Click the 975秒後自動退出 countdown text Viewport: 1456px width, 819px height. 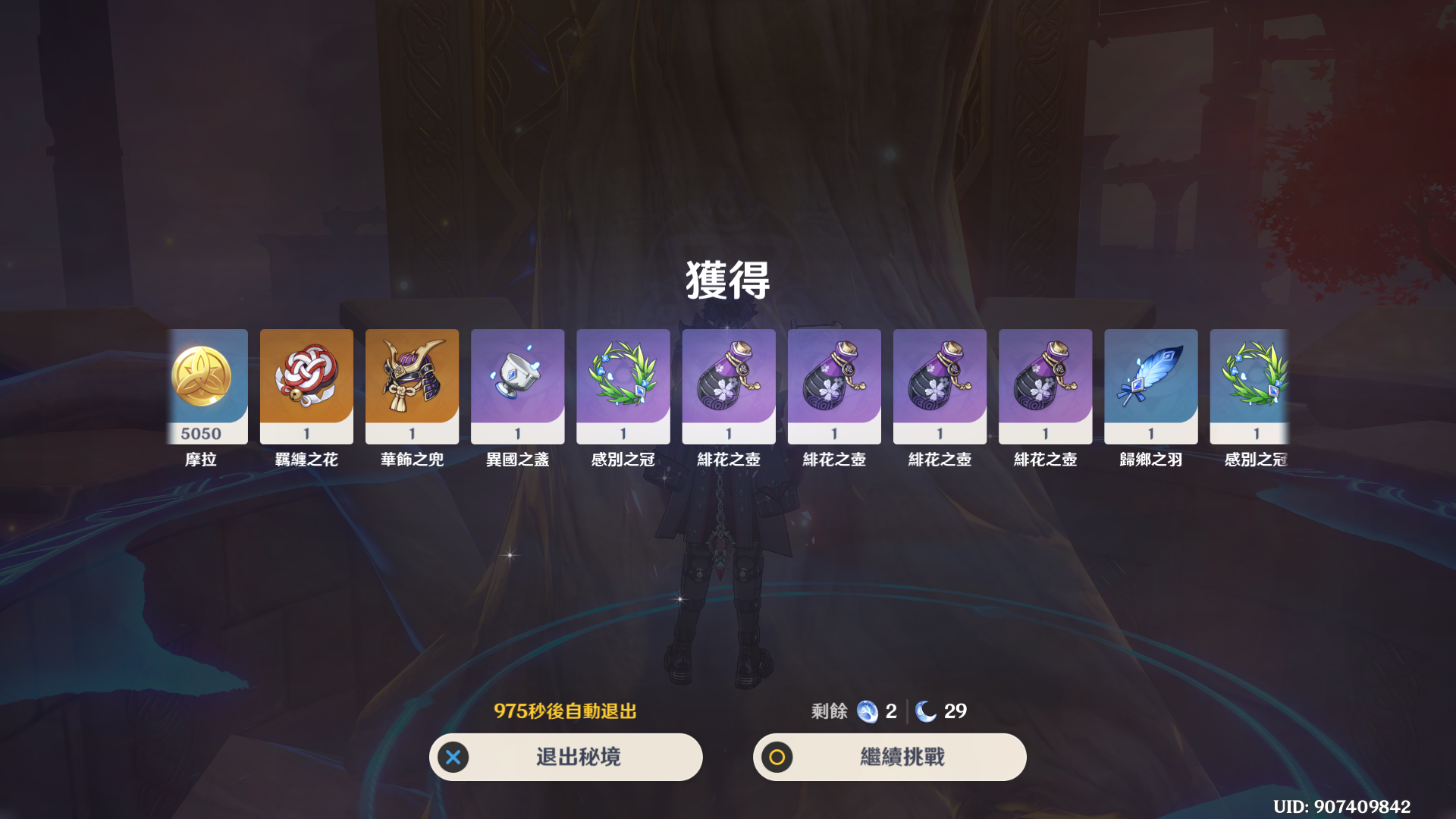point(565,711)
